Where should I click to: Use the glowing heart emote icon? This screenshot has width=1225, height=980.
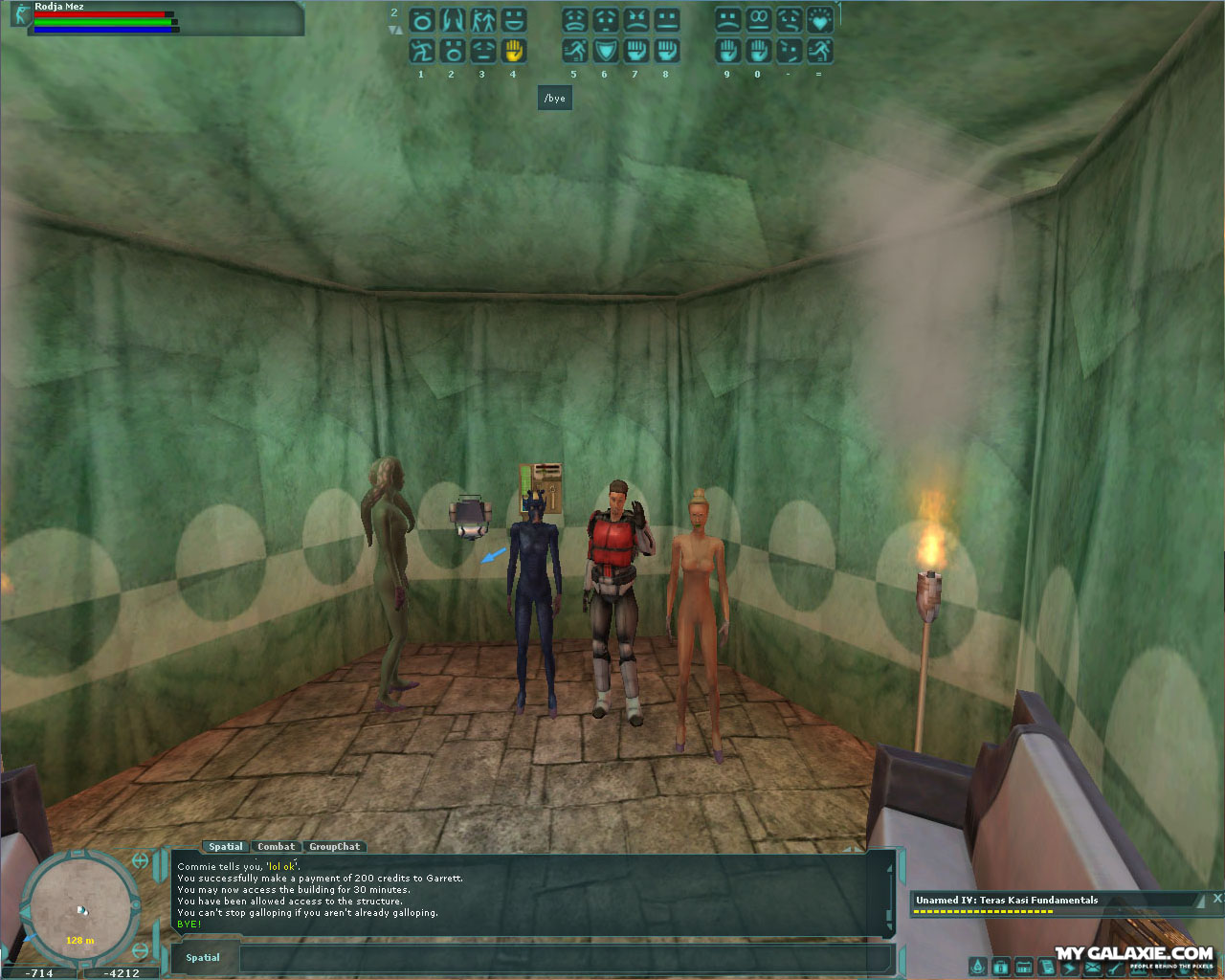click(819, 20)
